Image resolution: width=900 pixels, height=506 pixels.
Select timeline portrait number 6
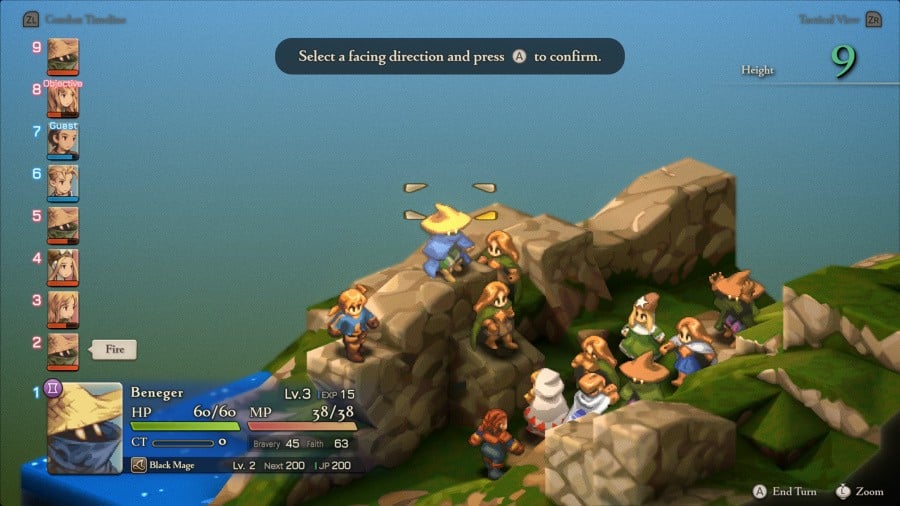pyautogui.click(x=62, y=182)
